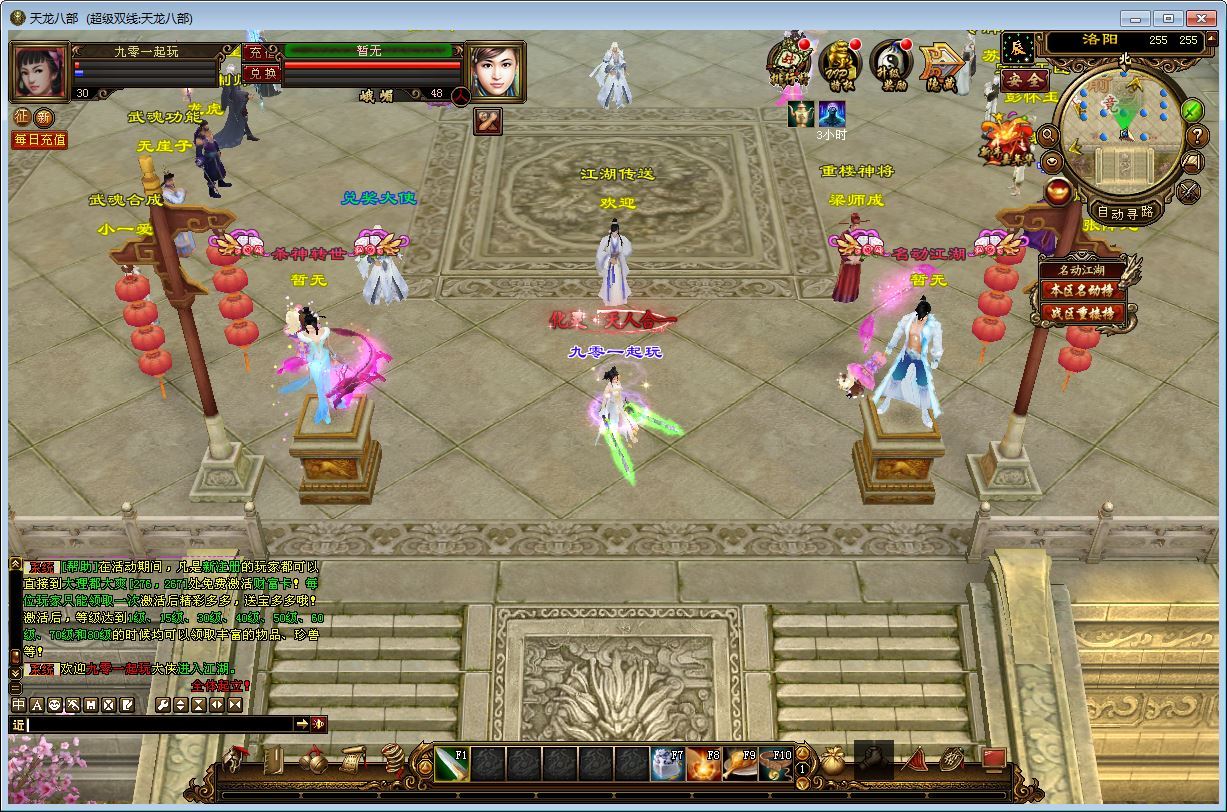Image resolution: width=1227 pixels, height=812 pixels.
Task: Activate the F8 fire skill slot
Action: 704,765
